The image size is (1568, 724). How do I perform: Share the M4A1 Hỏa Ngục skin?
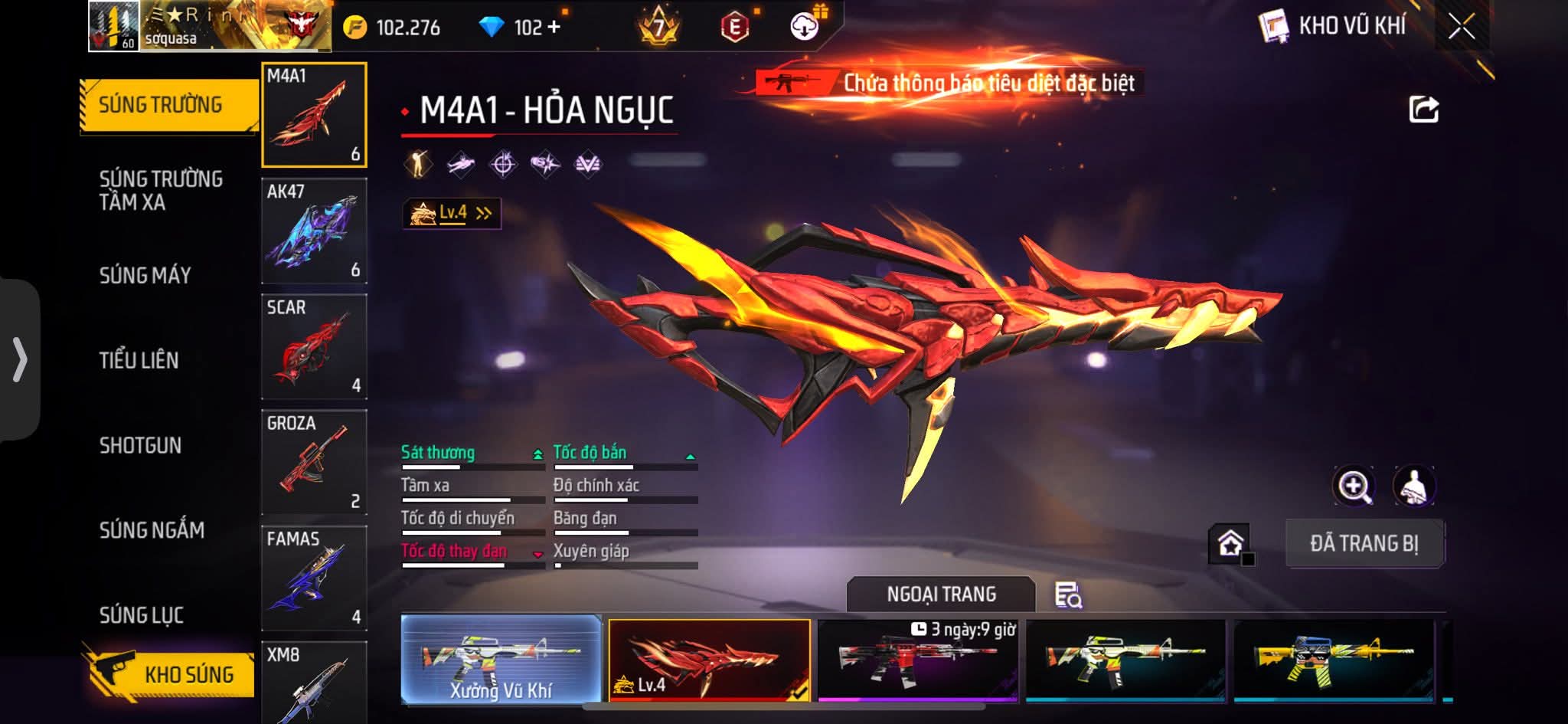(x=1423, y=110)
